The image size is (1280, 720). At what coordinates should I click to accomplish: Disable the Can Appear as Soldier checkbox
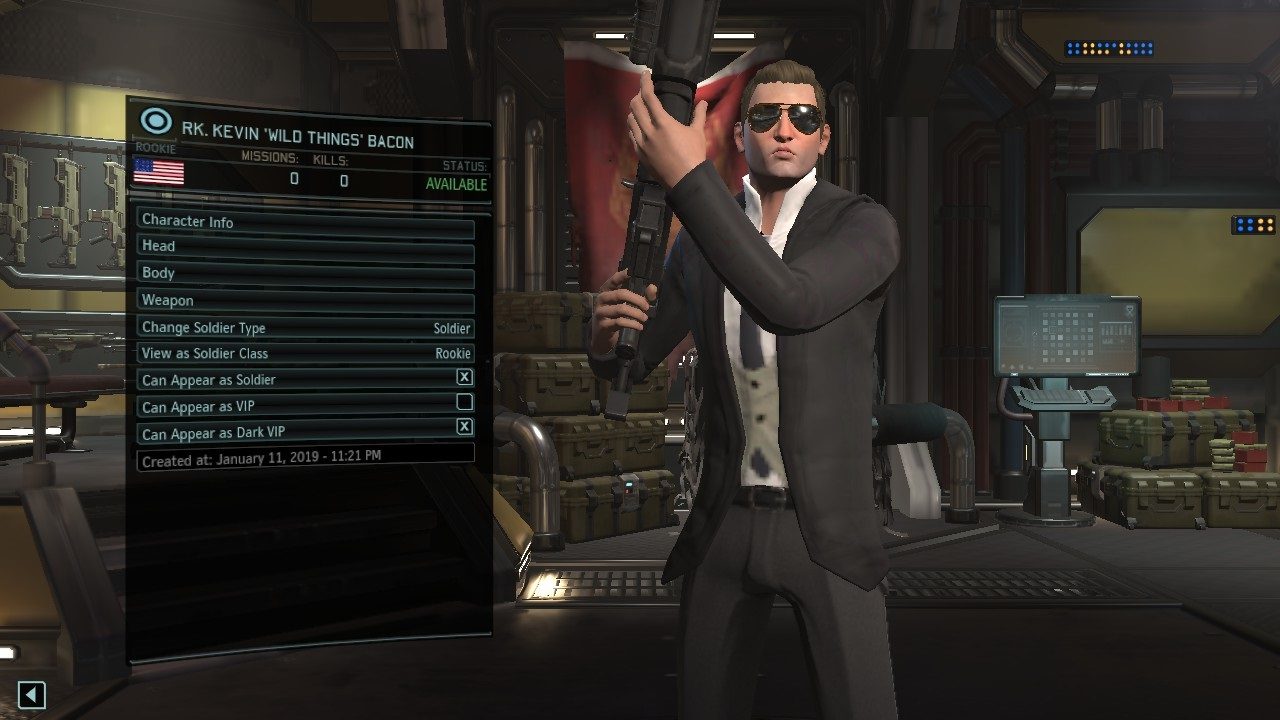click(x=462, y=379)
